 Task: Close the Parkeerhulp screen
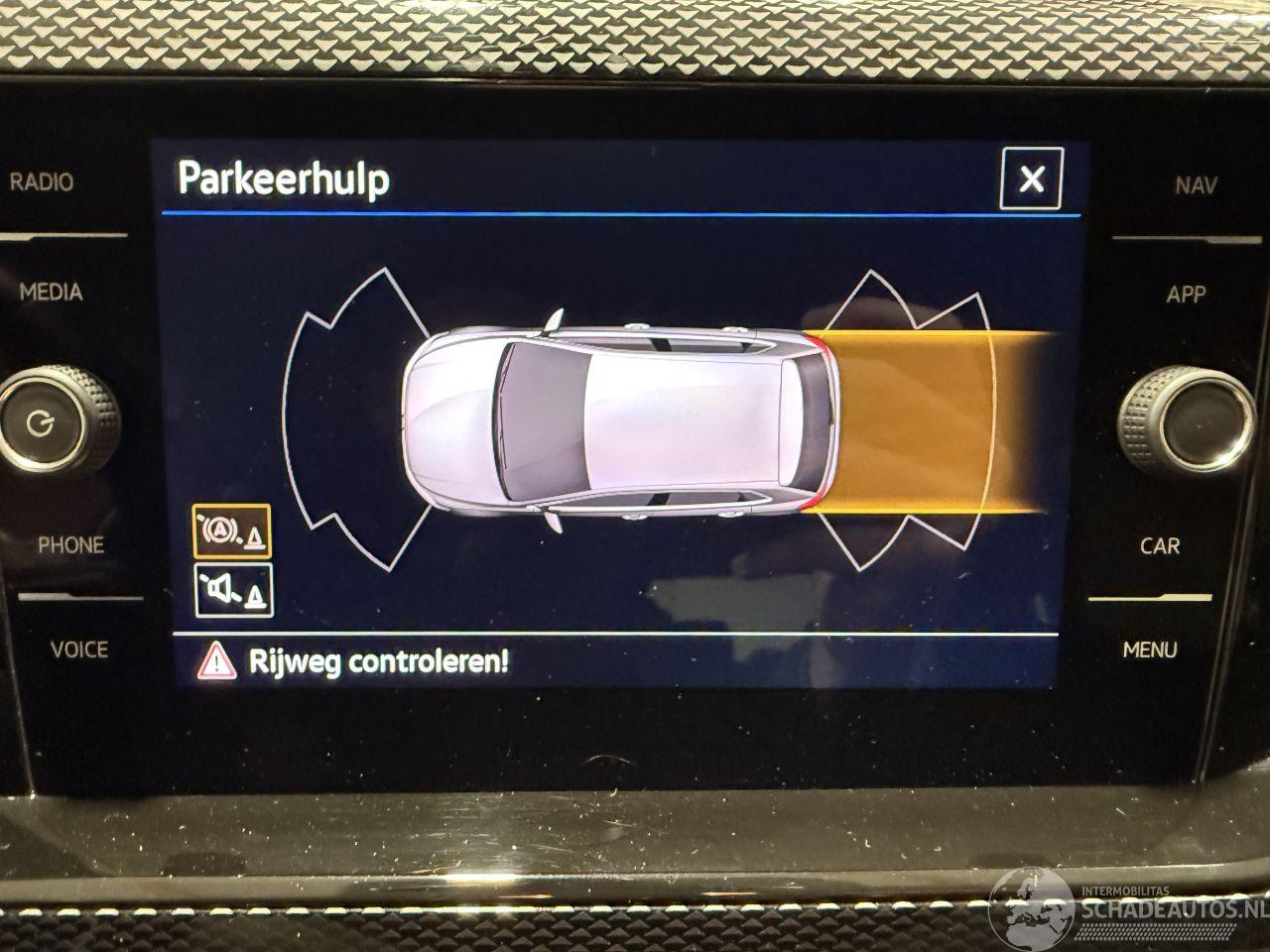pyautogui.click(x=1031, y=179)
